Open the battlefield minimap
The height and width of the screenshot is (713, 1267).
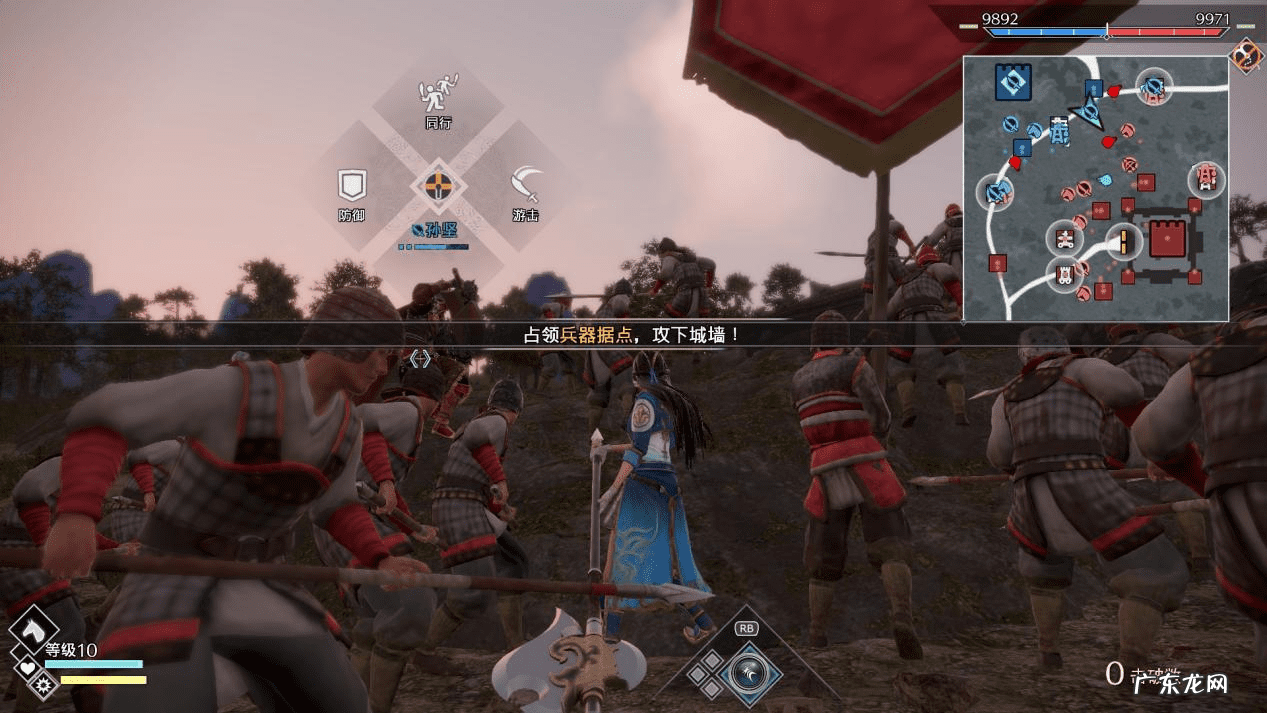click(x=1095, y=188)
